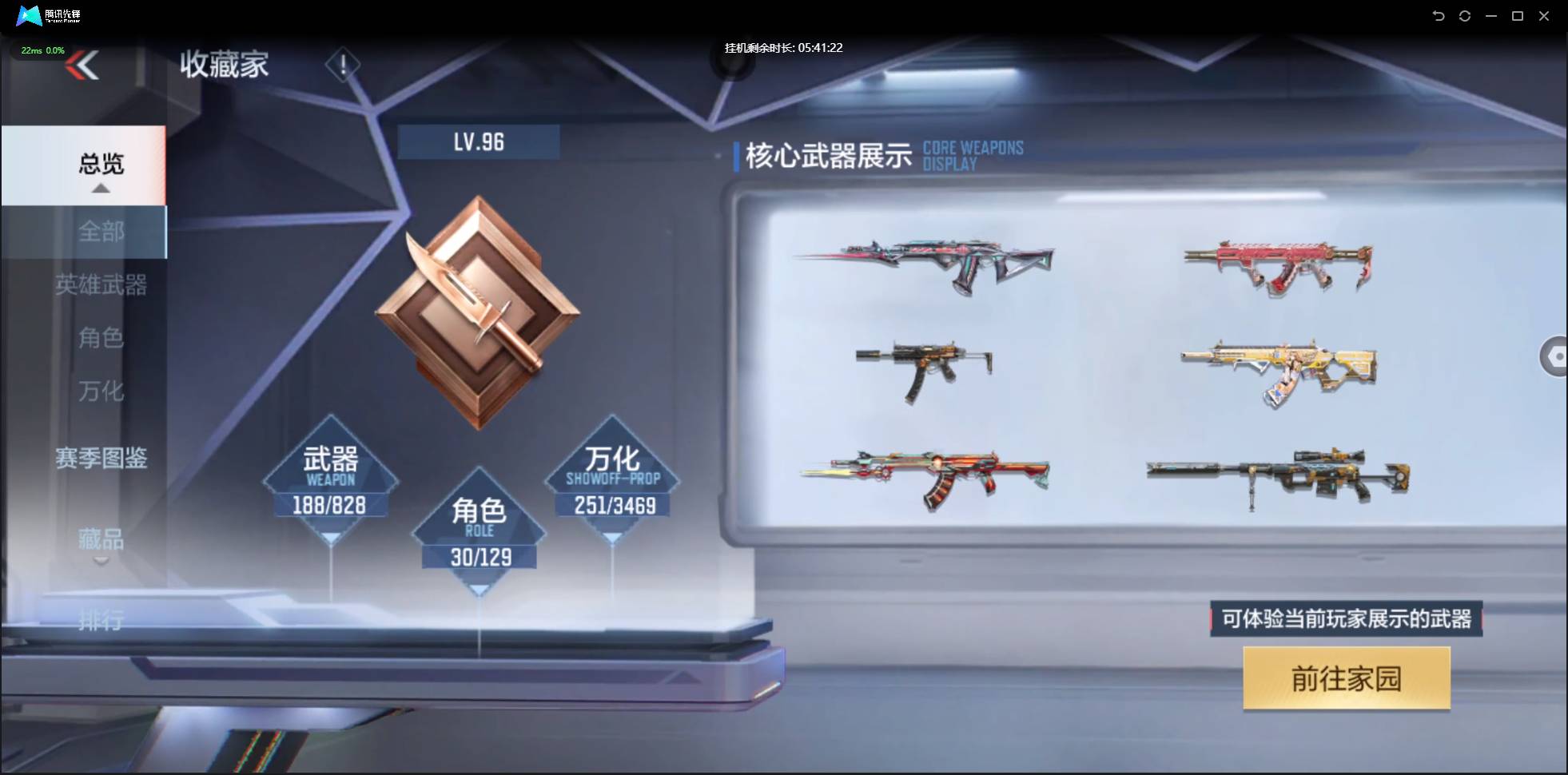
Task: Open the 赛季图鉴 tab
Action: click(x=102, y=459)
